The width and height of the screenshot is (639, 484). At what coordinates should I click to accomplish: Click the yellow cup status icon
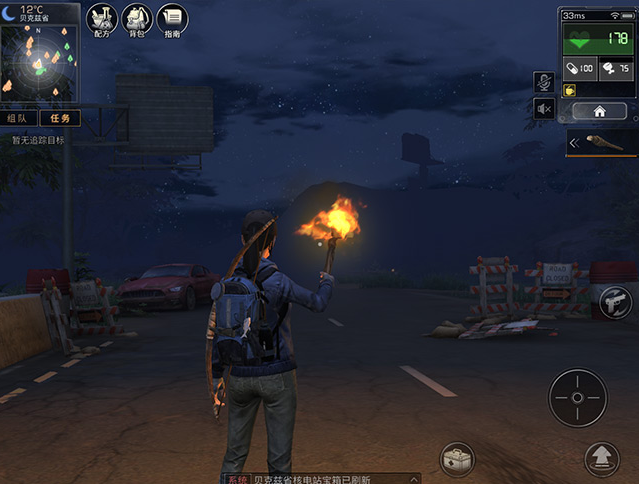coord(569,90)
